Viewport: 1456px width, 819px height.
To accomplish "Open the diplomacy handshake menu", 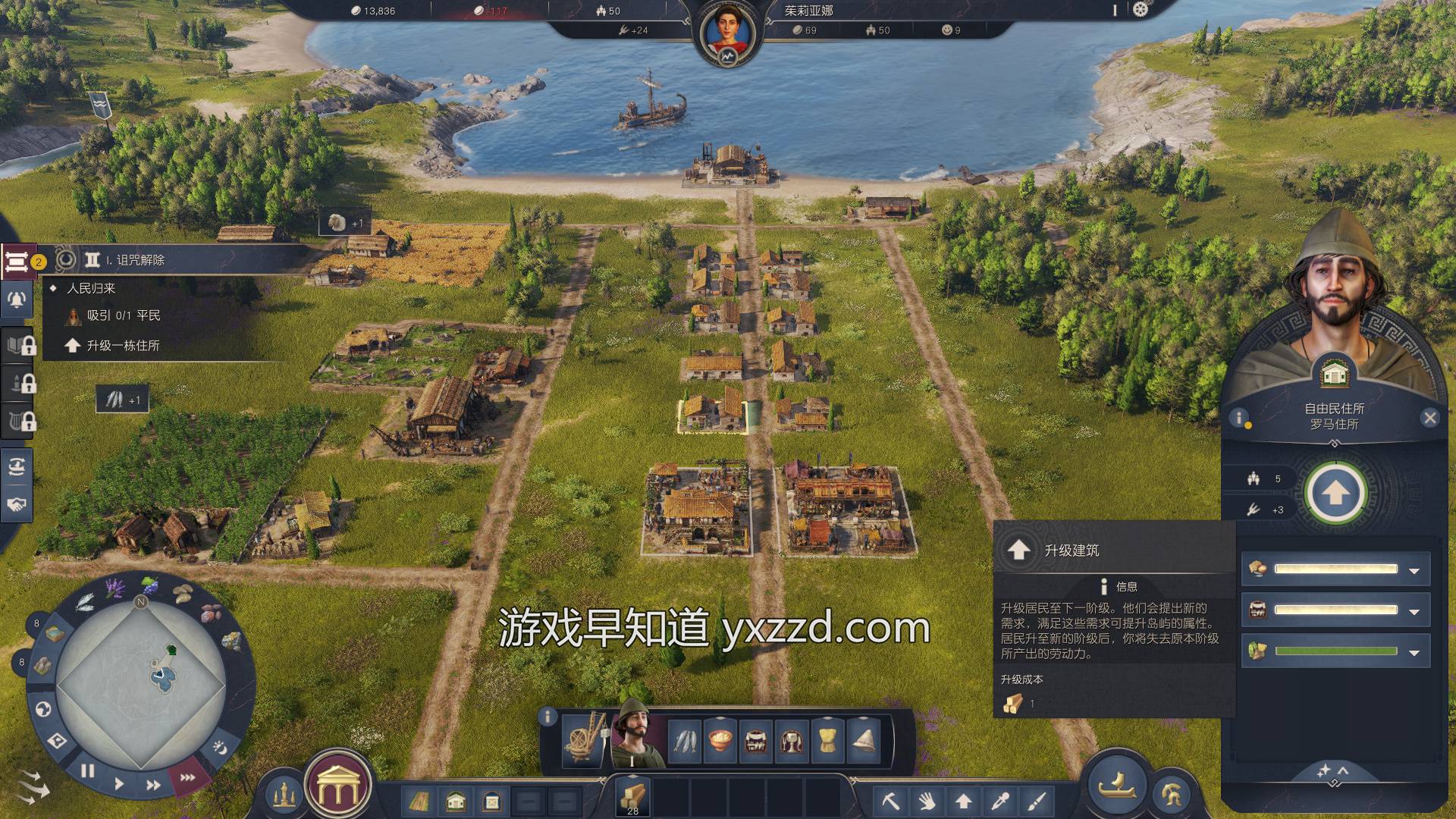I will (x=17, y=504).
